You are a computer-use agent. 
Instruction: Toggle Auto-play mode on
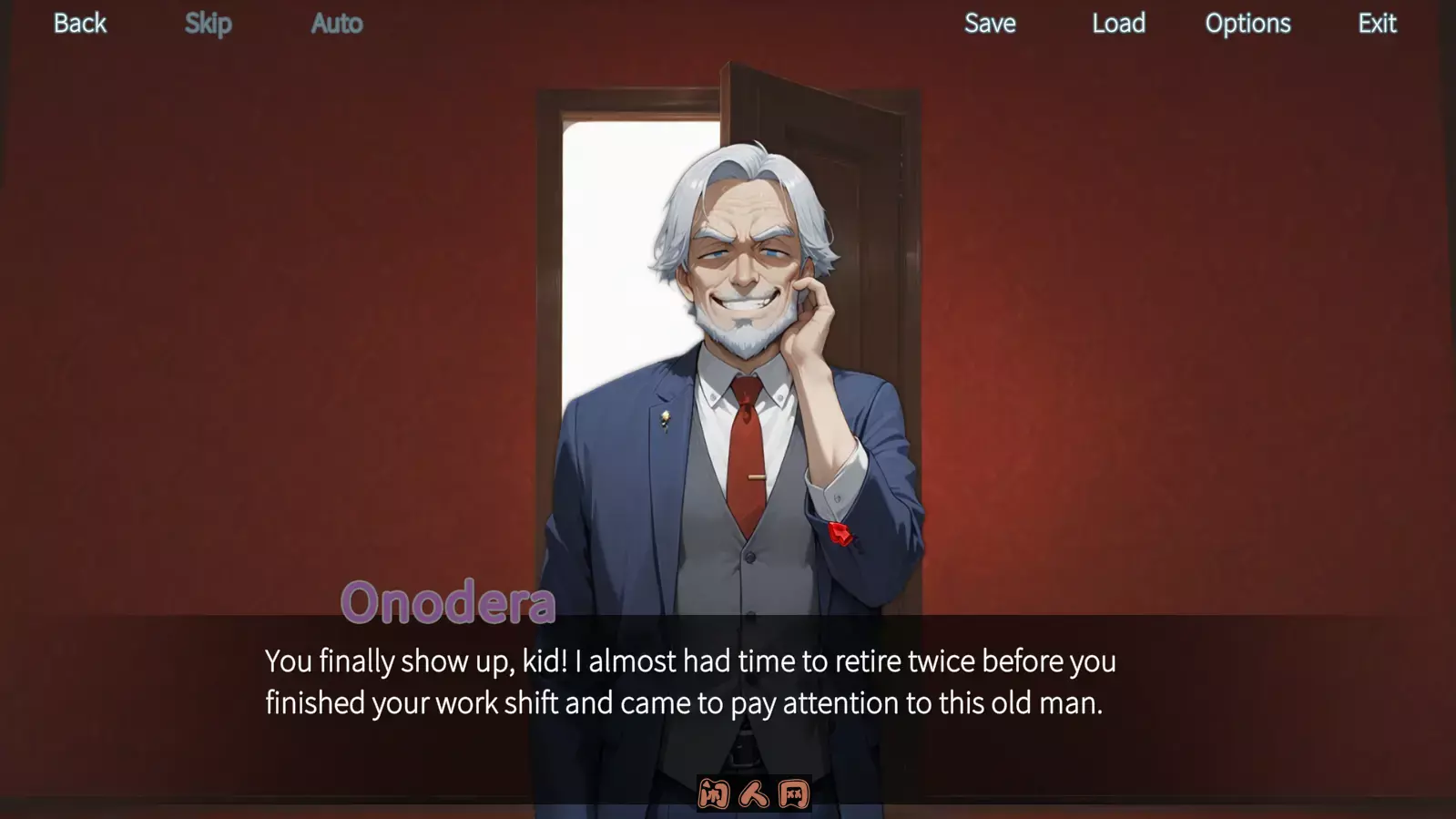point(336,24)
